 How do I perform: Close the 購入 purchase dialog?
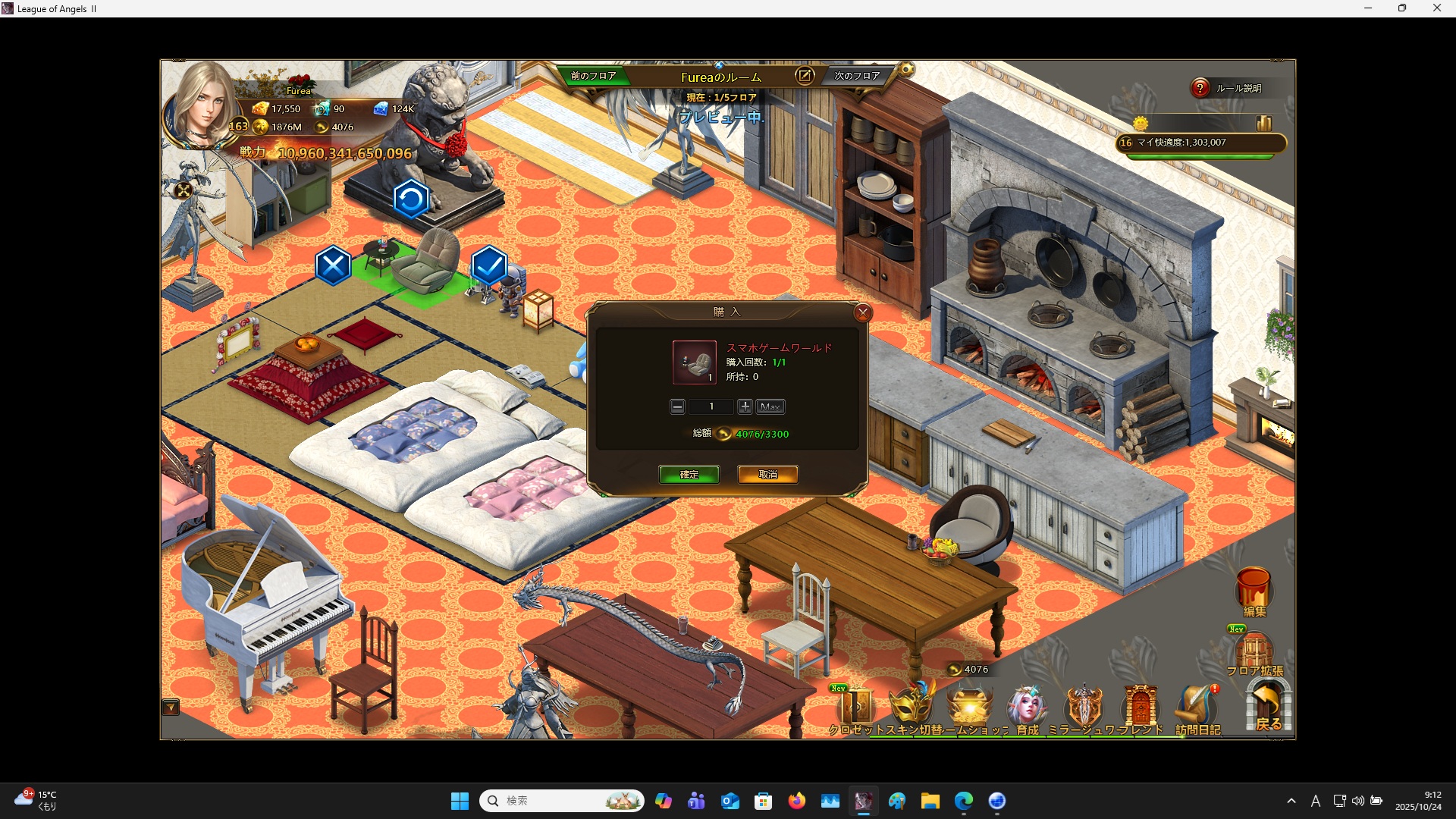click(x=862, y=312)
